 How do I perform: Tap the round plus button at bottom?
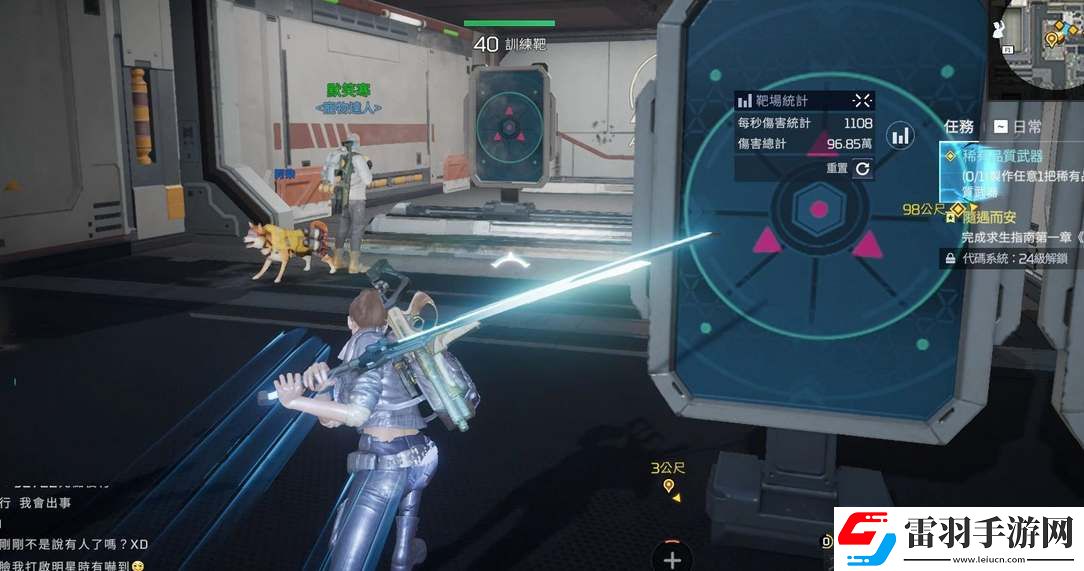pyautogui.click(x=672, y=558)
